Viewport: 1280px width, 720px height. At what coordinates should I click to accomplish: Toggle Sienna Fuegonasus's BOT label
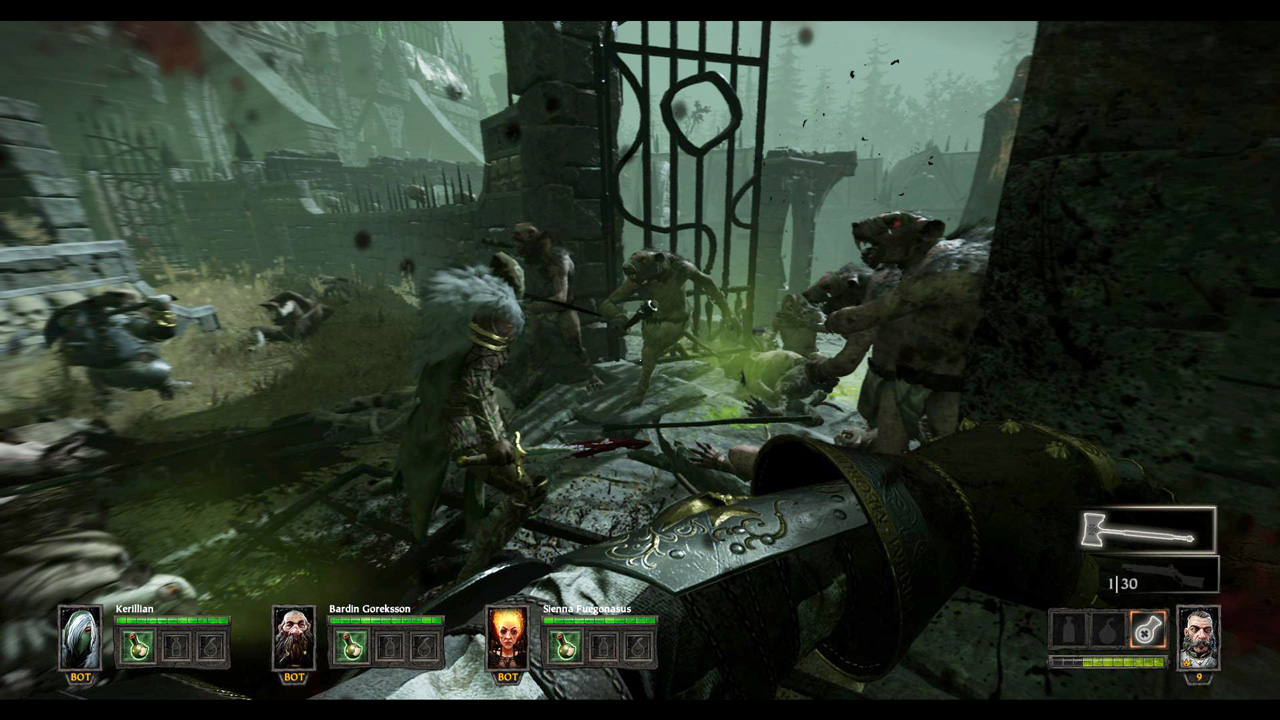pos(506,675)
